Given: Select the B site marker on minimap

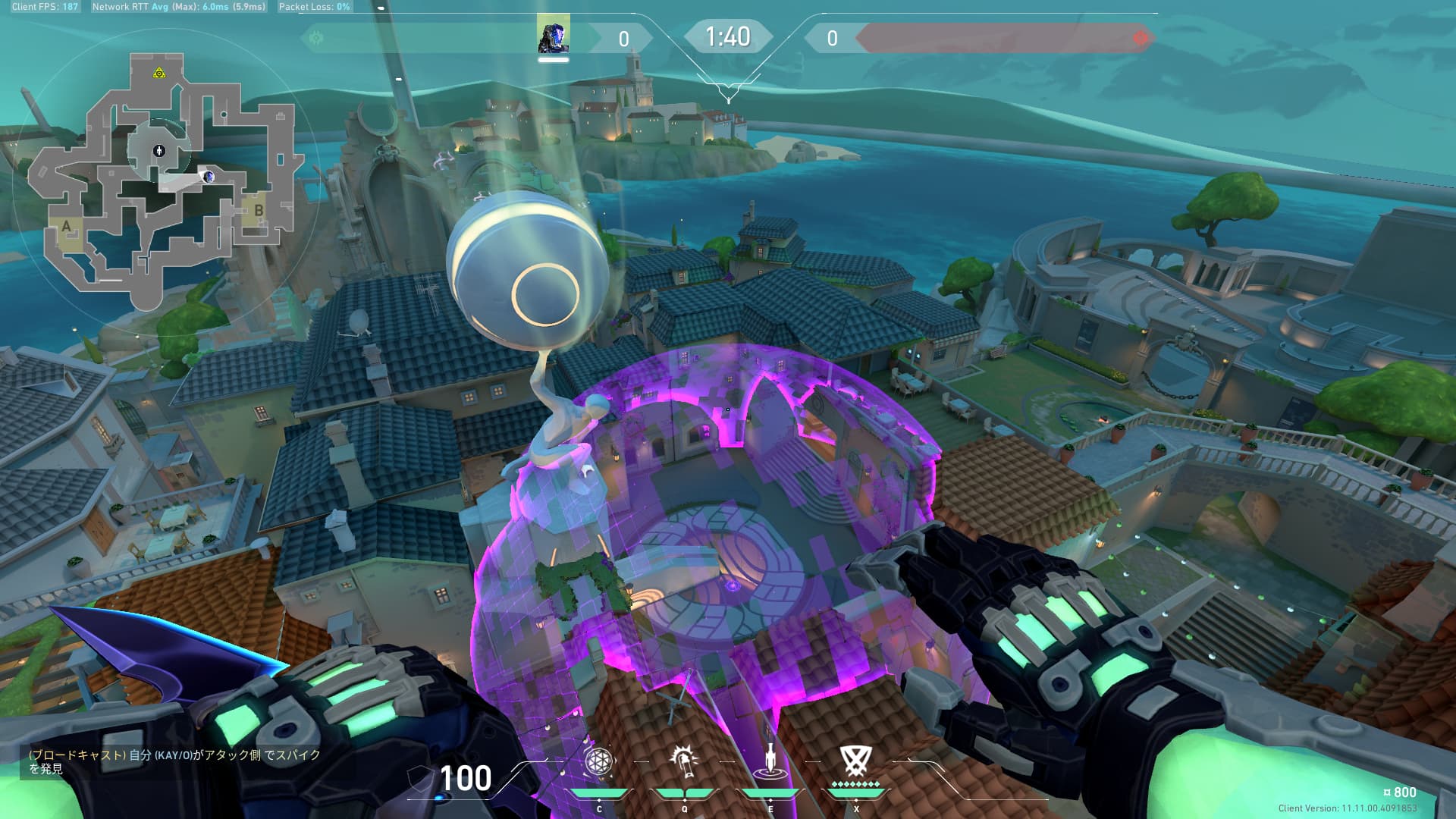Looking at the screenshot, I should click(x=259, y=210).
